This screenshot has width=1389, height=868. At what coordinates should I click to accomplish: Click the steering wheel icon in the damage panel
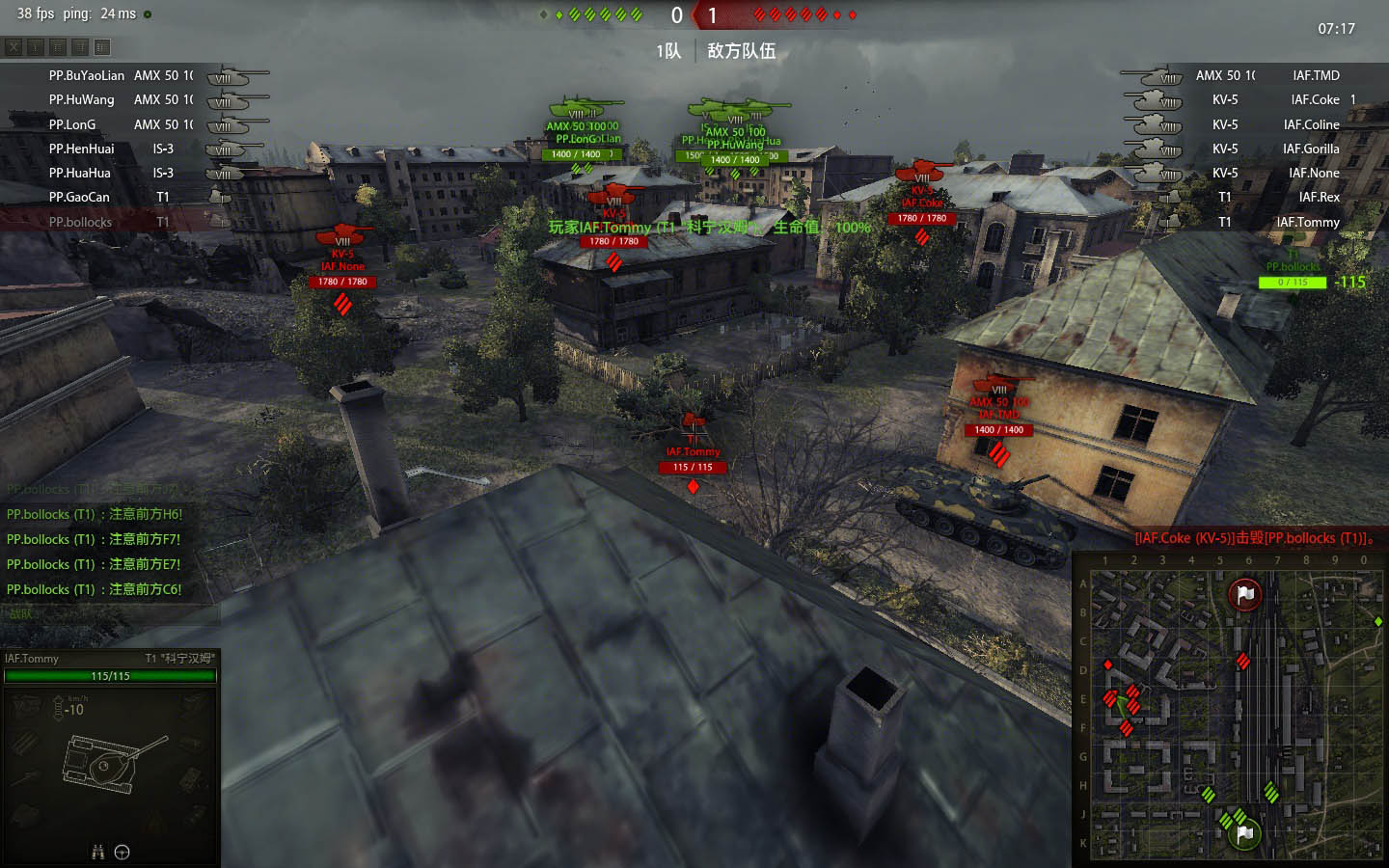coord(123,852)
